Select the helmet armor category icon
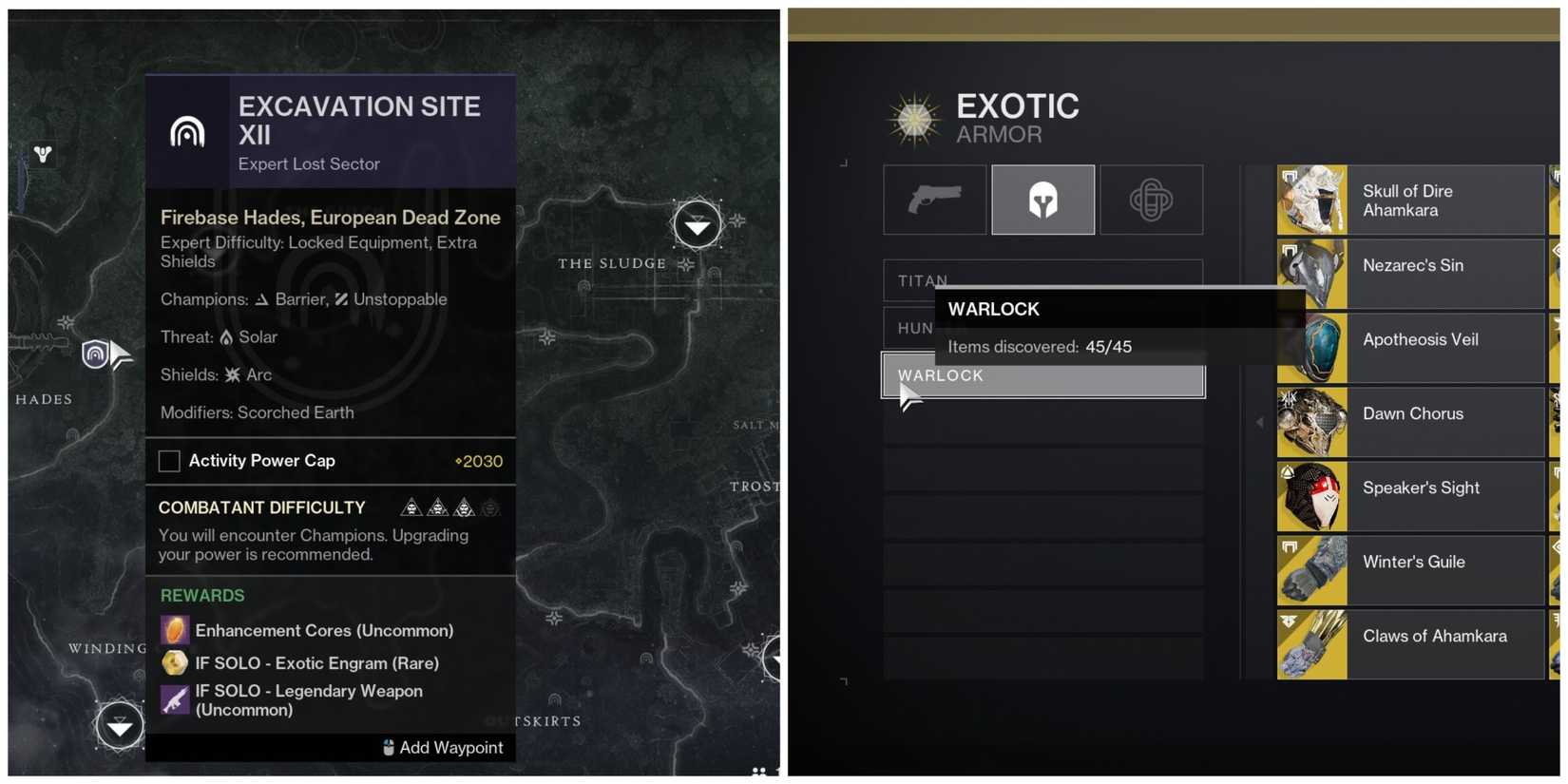Image resolution: width=1568 pixels, height=784 pixels. [1042, 200]
